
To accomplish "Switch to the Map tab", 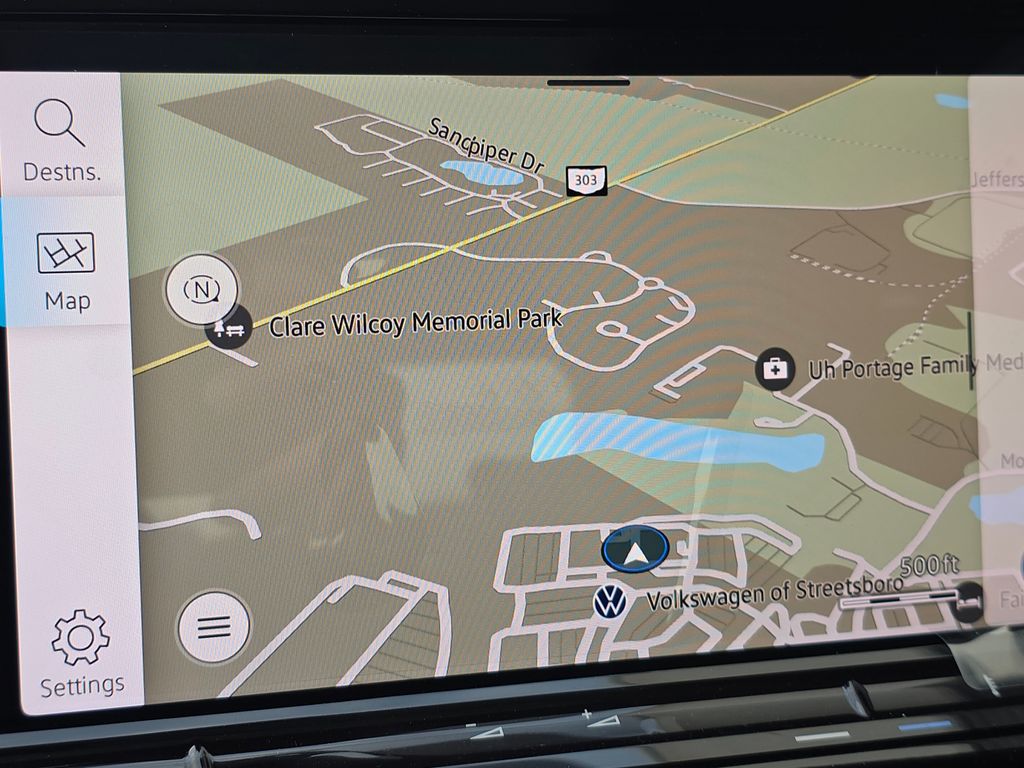I will click(x=66, y=268).
